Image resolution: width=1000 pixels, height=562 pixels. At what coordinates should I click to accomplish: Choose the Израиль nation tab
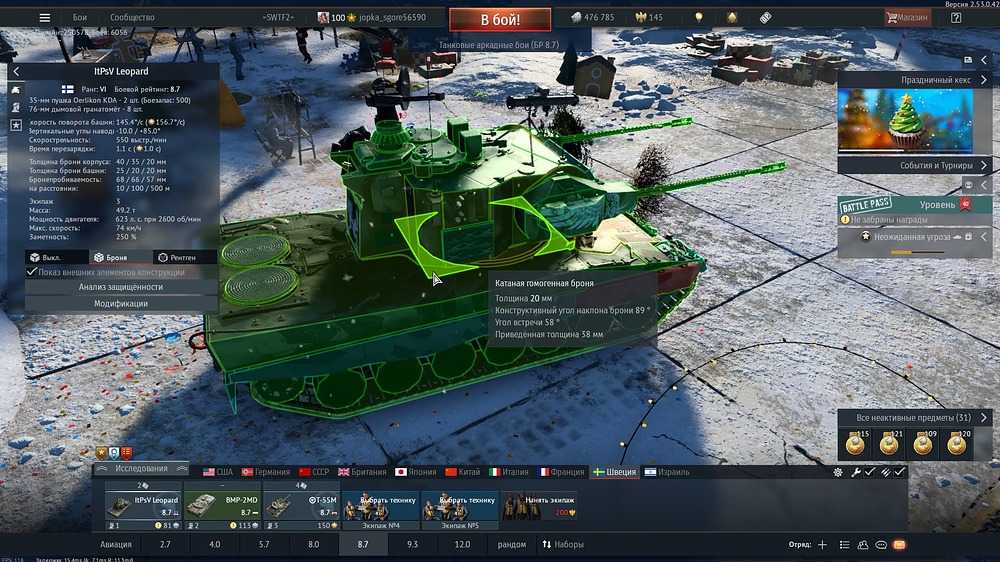coord(665,472)
